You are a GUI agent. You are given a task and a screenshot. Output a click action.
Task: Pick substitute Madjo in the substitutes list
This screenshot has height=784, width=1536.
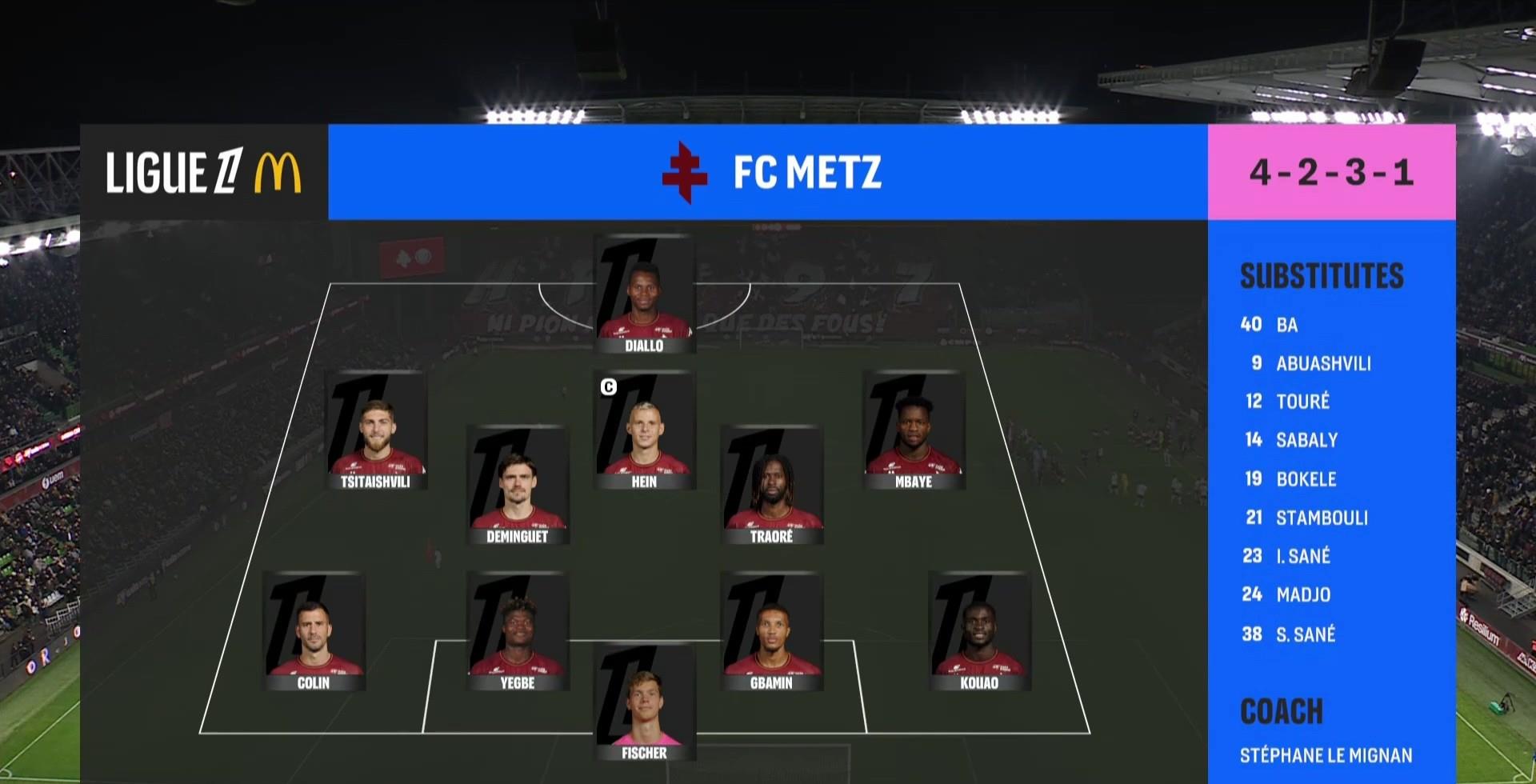click(1302, 594)
